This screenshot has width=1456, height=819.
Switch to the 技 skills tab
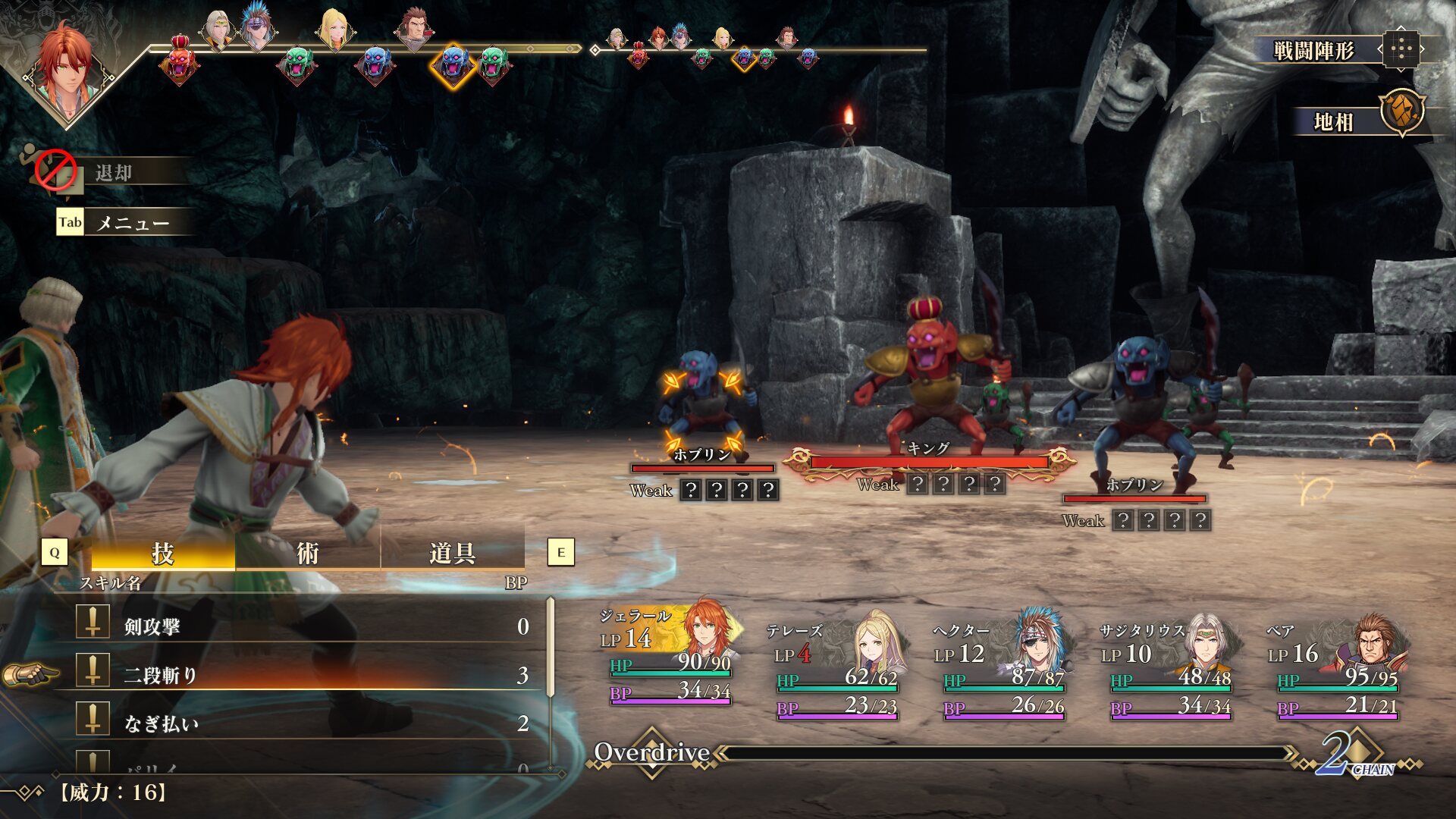coord(163,554)
